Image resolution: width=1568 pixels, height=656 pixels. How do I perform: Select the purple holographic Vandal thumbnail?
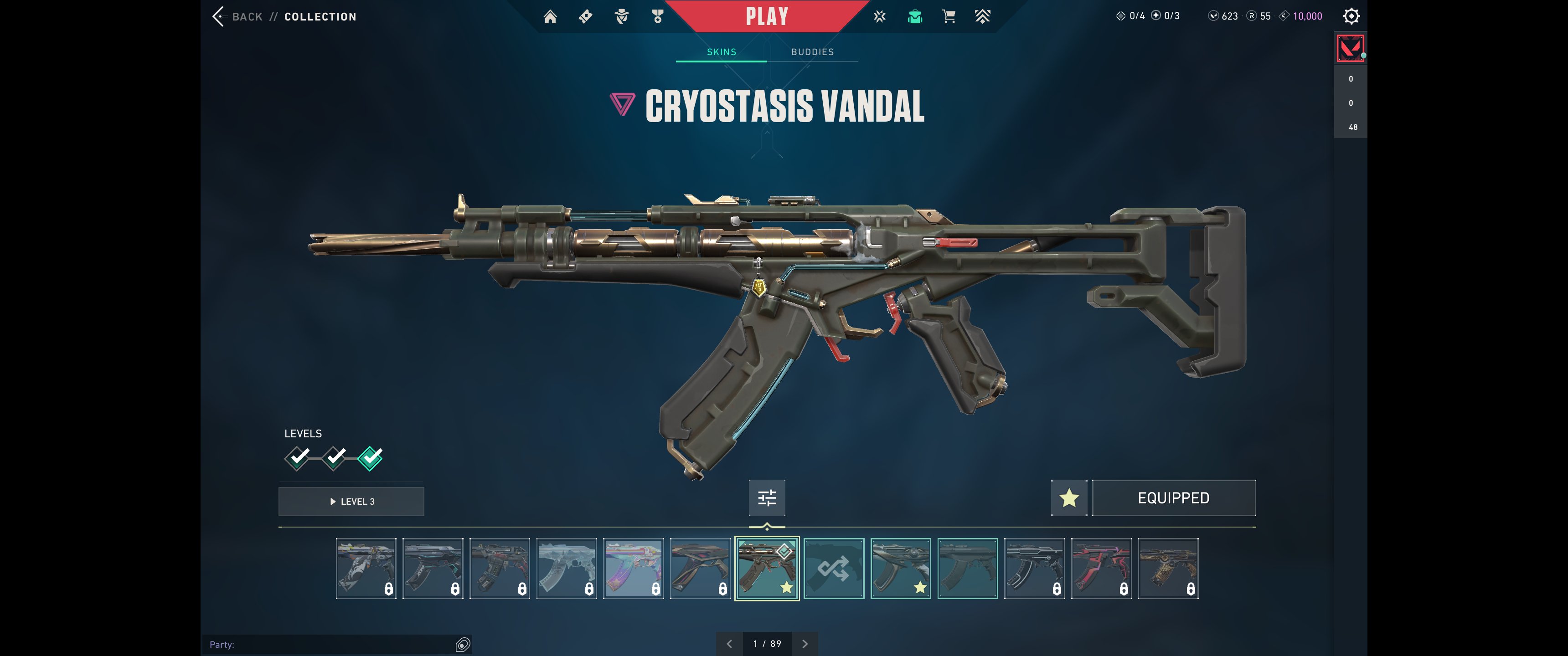tap(633, 569)
